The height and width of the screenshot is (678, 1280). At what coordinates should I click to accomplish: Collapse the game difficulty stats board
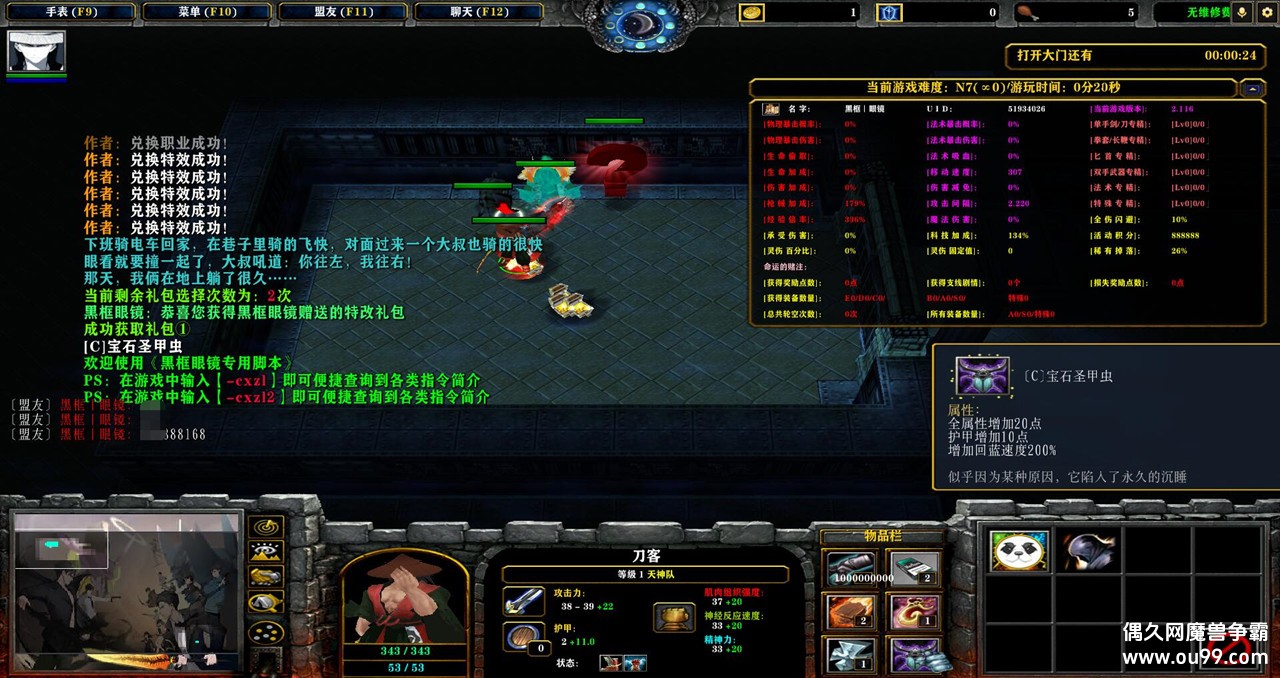(x=1252, y=89)
